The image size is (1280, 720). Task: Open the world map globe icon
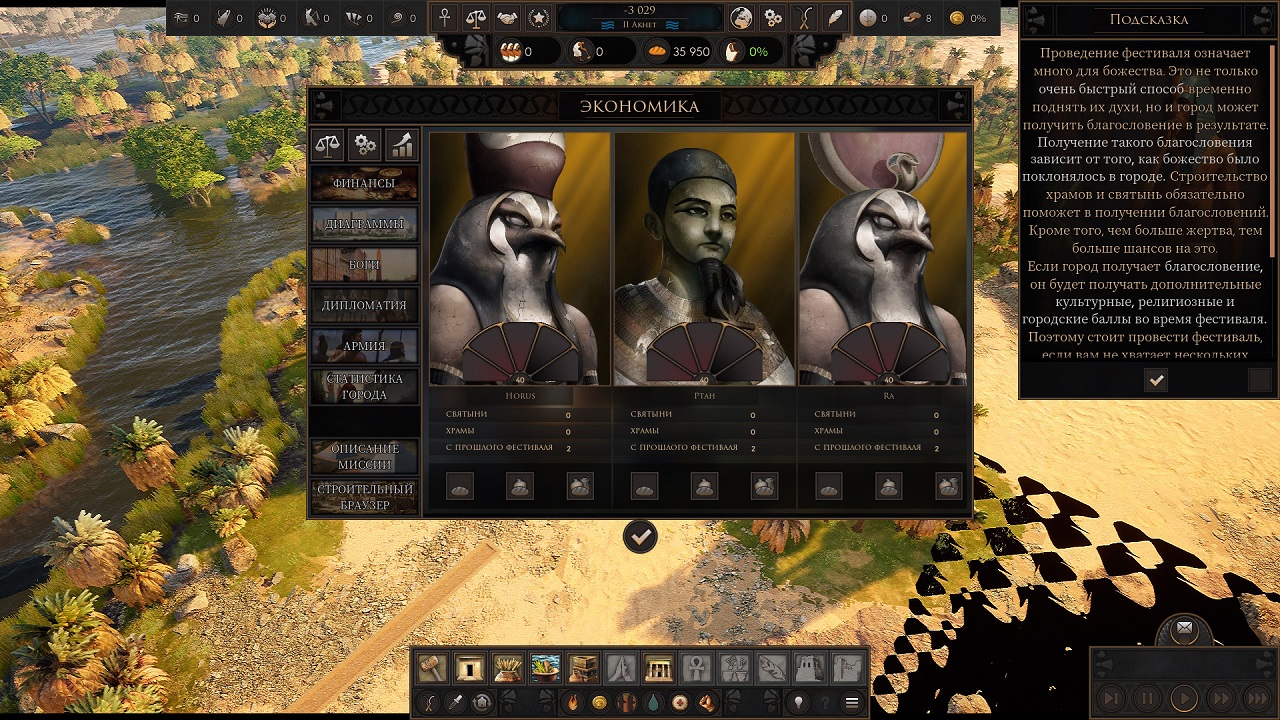(740, 17)
